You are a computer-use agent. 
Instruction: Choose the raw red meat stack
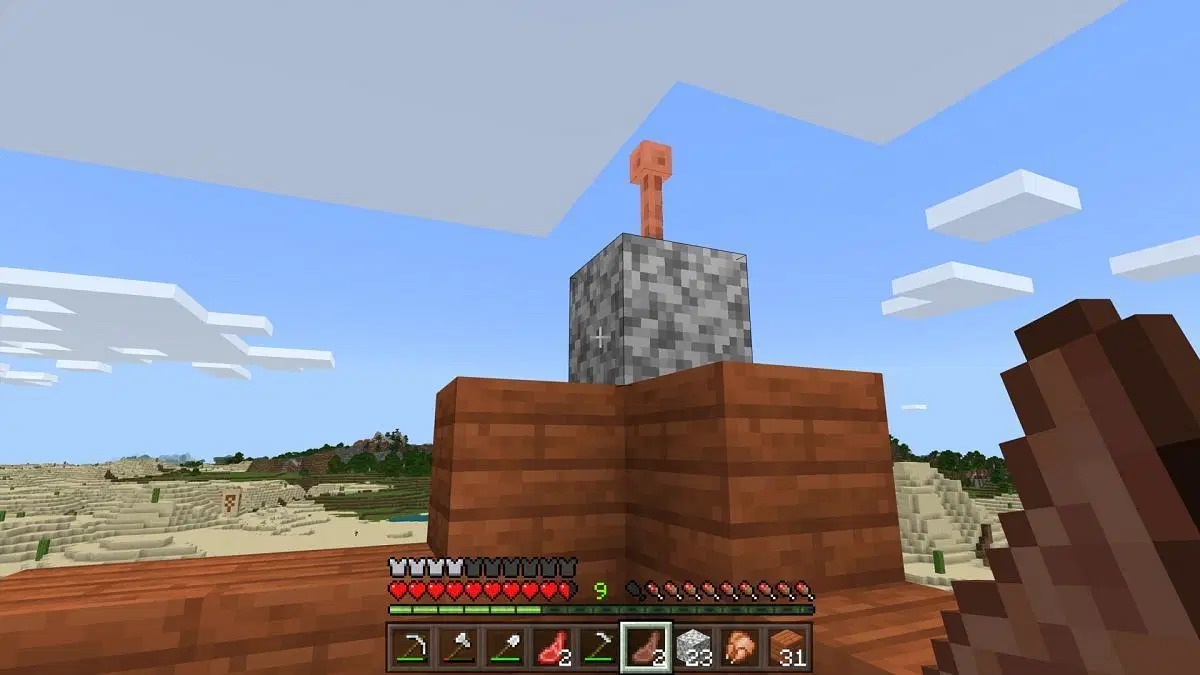[550, 647]
